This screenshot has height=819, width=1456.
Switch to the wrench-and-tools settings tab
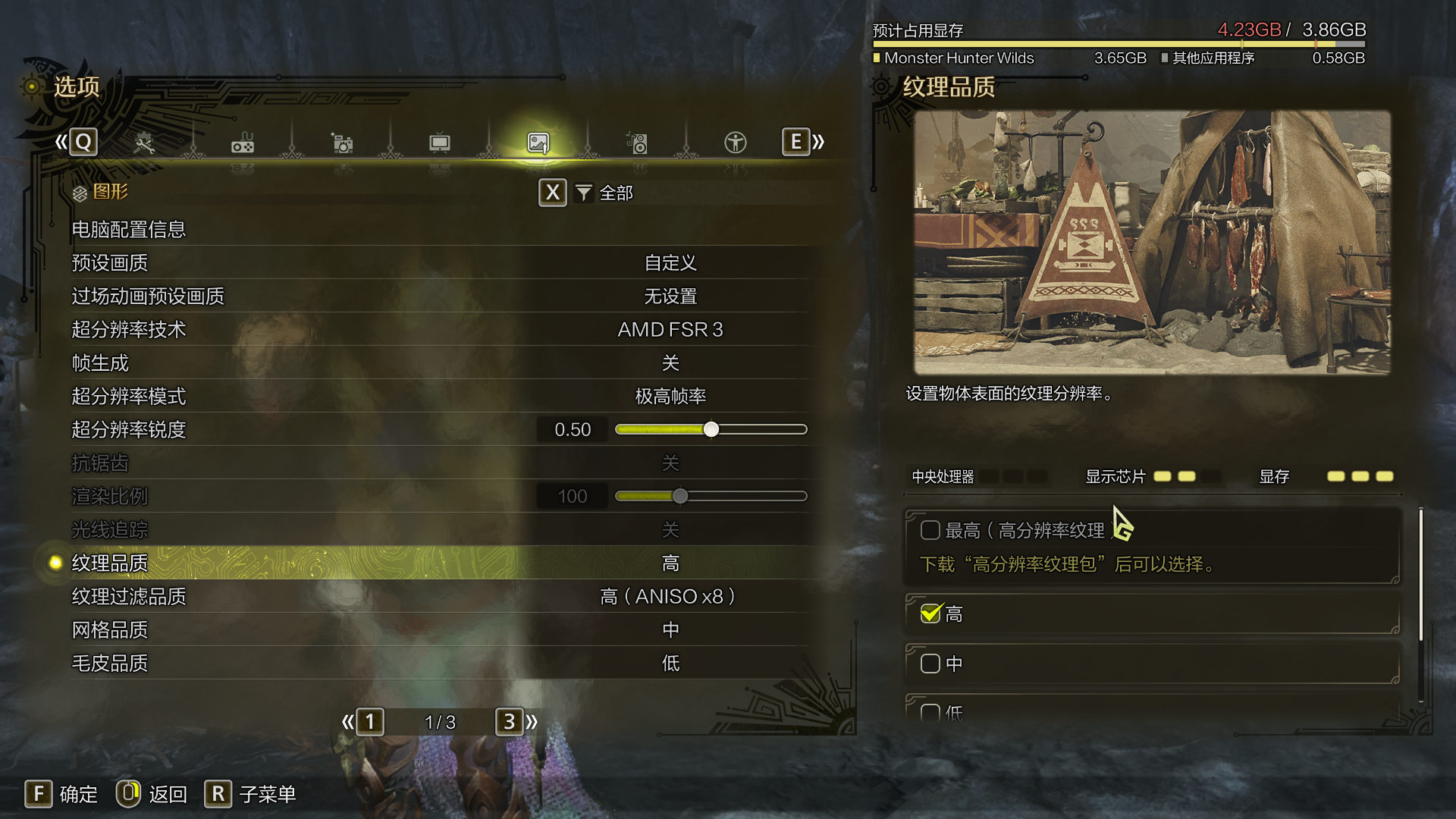point(143,143)
